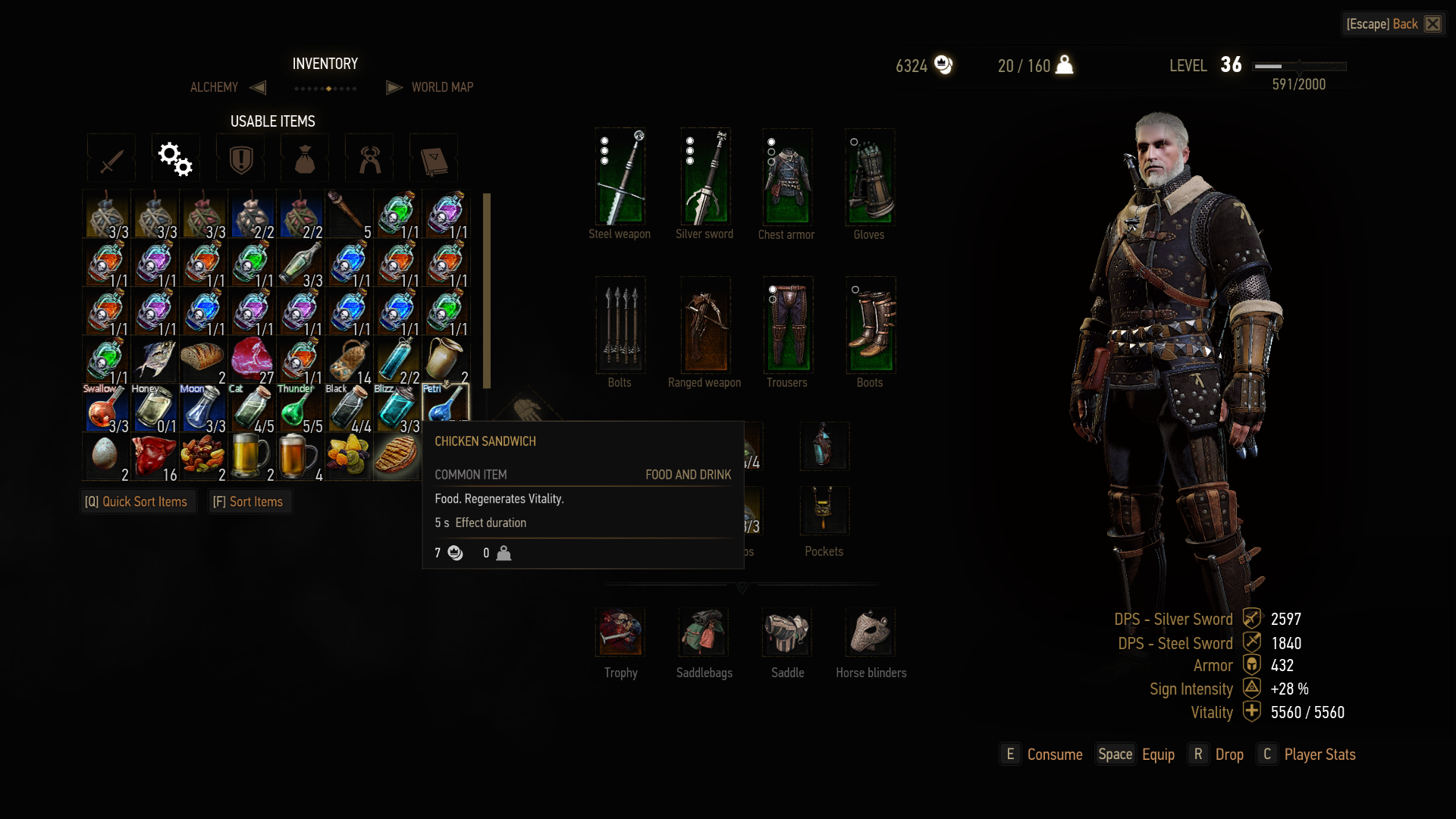The height and width of the screenshot is (819, 1456).
Task: Select the Trousers equipment slot
Action: (x=788, y=326)
